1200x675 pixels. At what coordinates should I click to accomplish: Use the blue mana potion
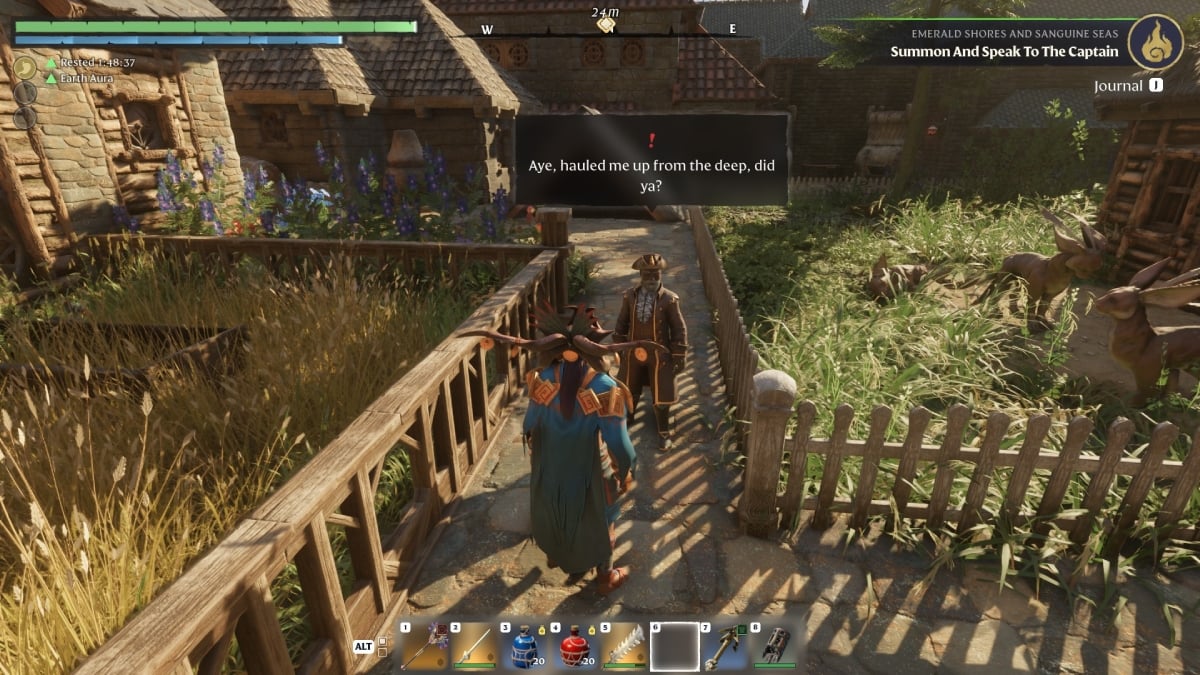tap(524, 646)
